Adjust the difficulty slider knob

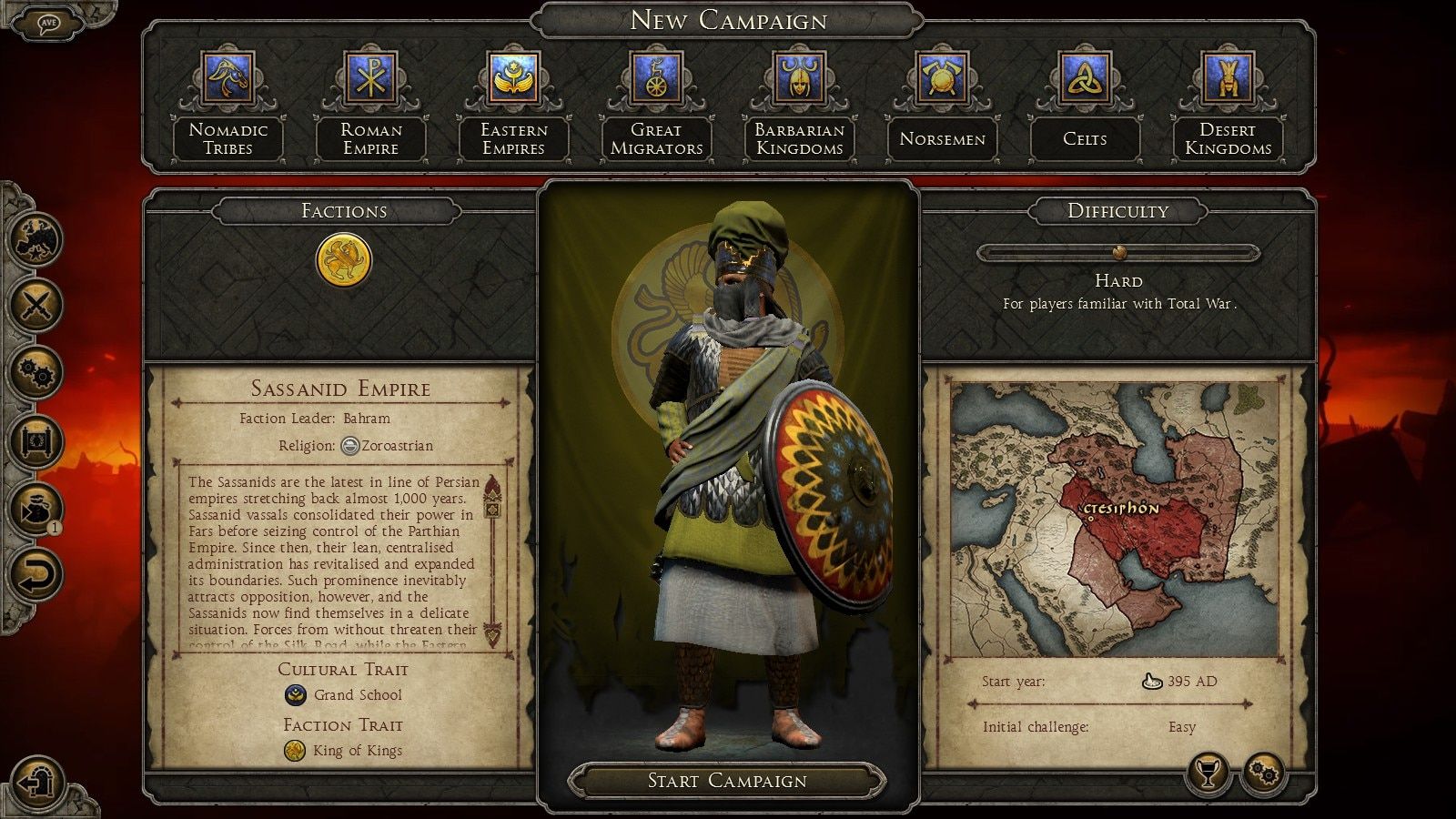point(1119,252)
